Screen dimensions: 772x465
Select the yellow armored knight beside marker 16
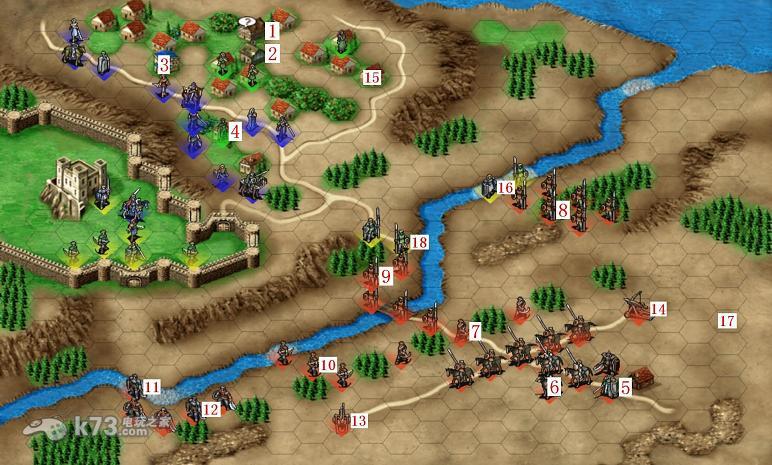[489, 187]
